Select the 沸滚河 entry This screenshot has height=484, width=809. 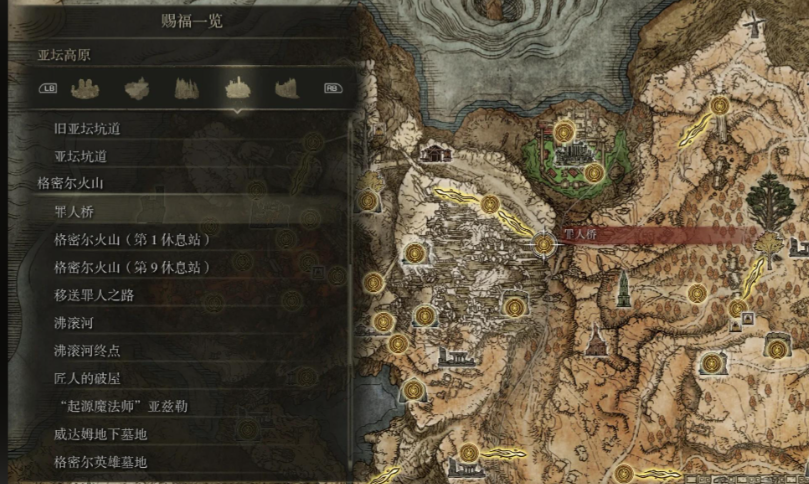tap(74, 324)
